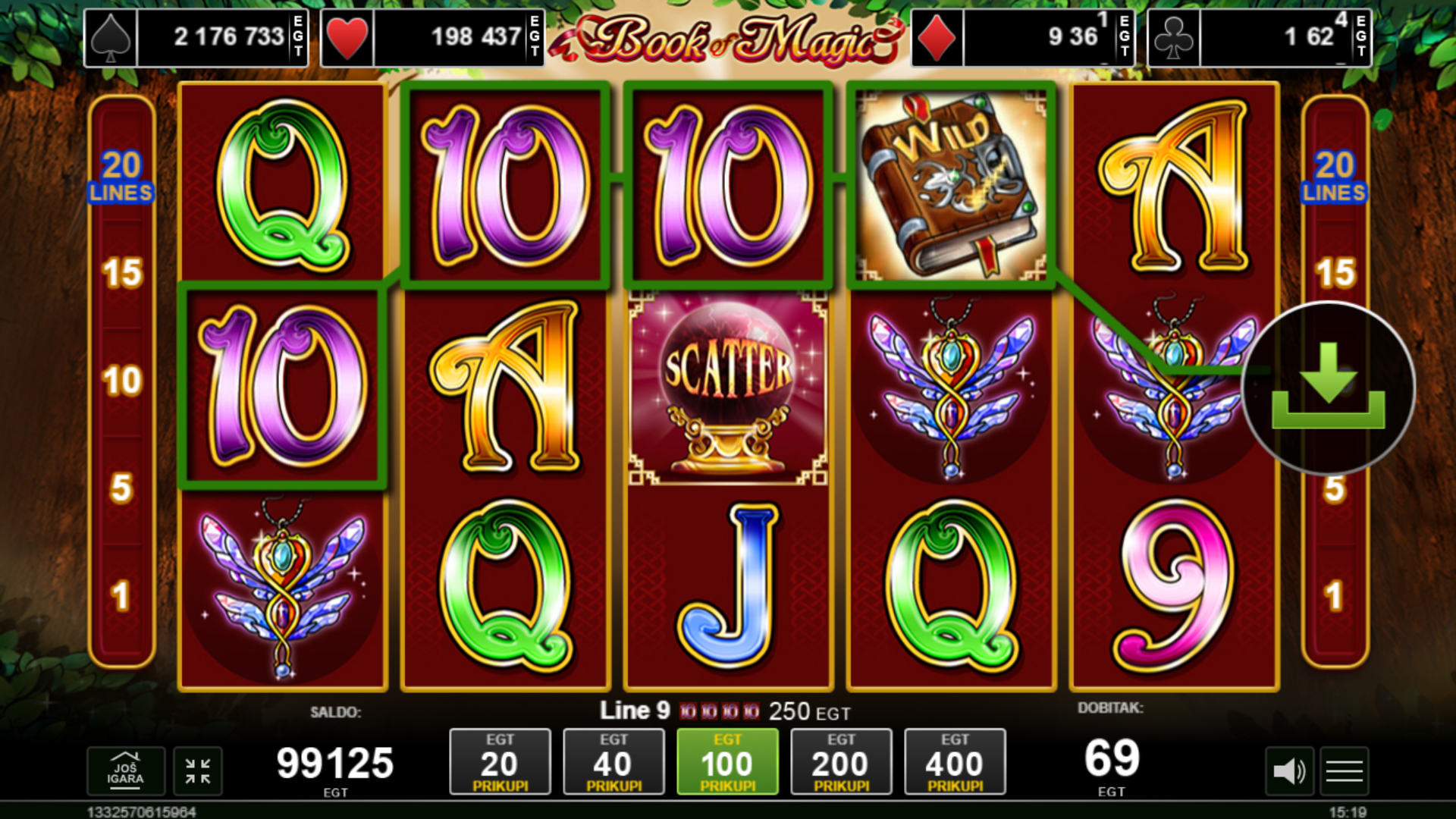
Task: Open the 'Još igara' more games button
Action: (126, 771)
